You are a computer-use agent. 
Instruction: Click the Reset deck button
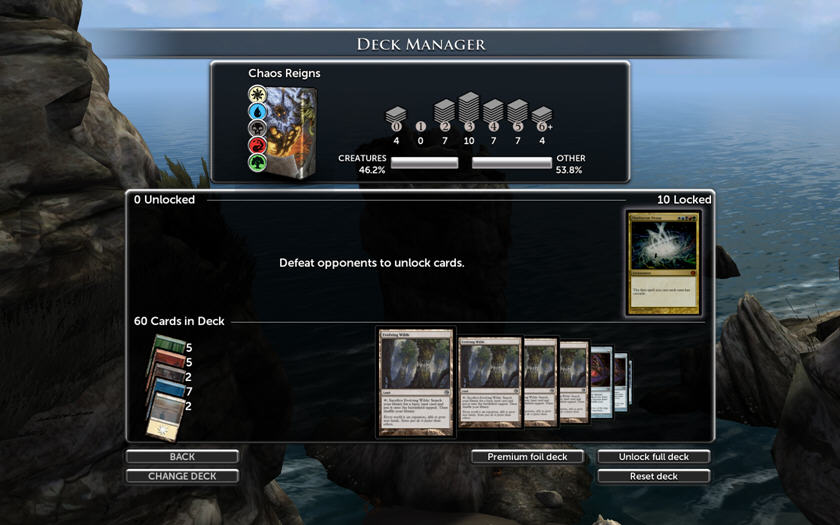(x=654, y=476)
